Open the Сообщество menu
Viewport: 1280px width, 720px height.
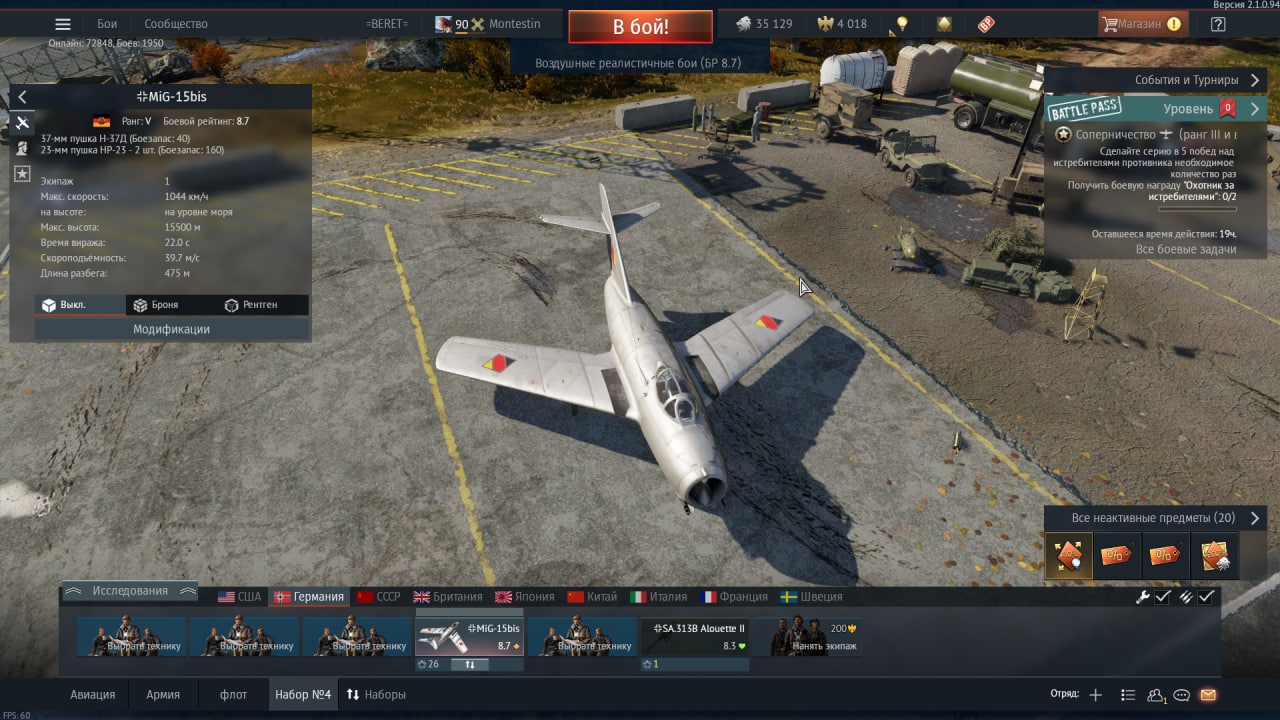tap(176, 24)
